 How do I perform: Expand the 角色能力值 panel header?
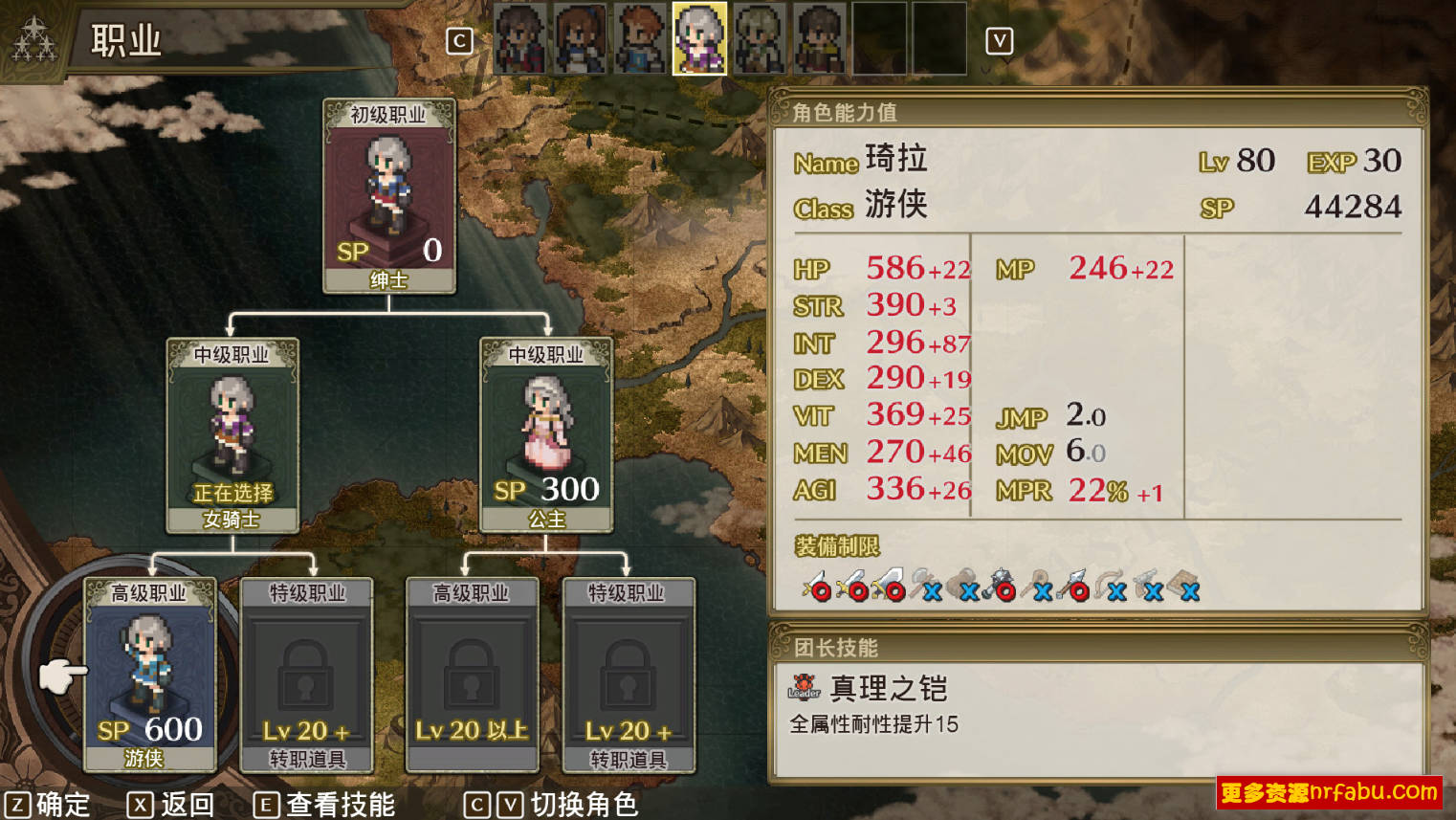(845, 110)
